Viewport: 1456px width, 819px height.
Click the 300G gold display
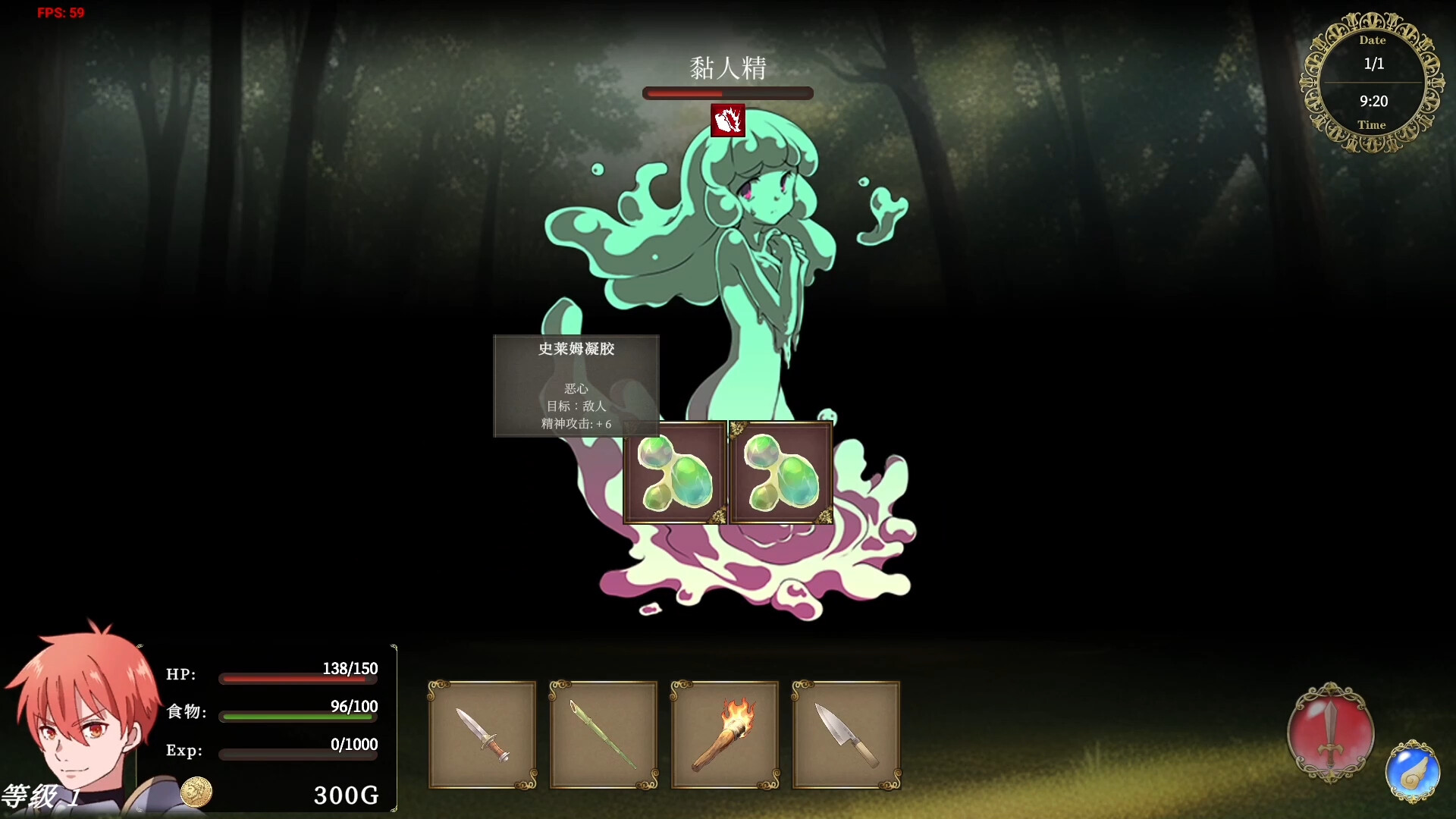click(x=346, y=795)
